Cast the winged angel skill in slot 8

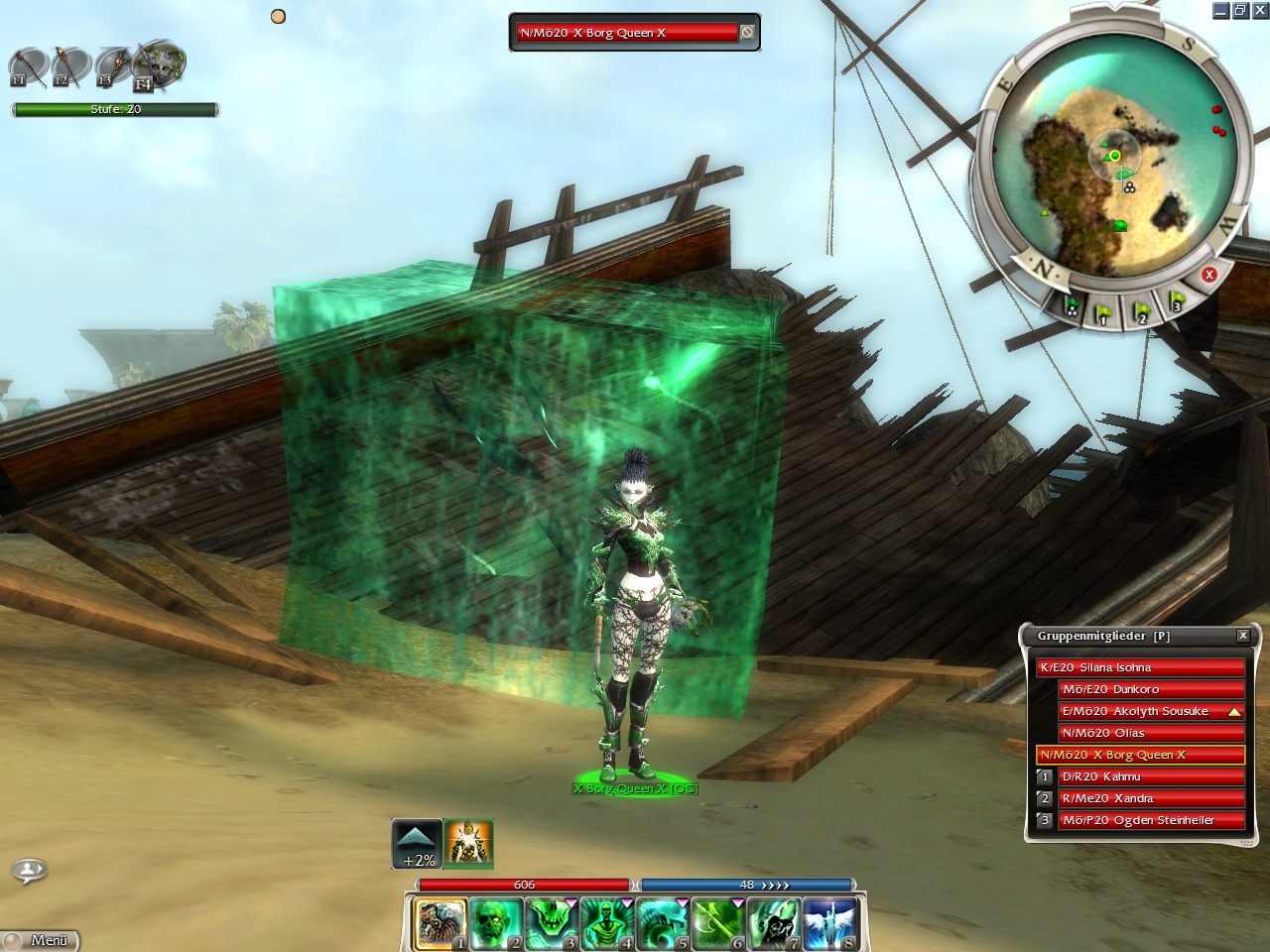pyautogui.click(x=829, y=923)
